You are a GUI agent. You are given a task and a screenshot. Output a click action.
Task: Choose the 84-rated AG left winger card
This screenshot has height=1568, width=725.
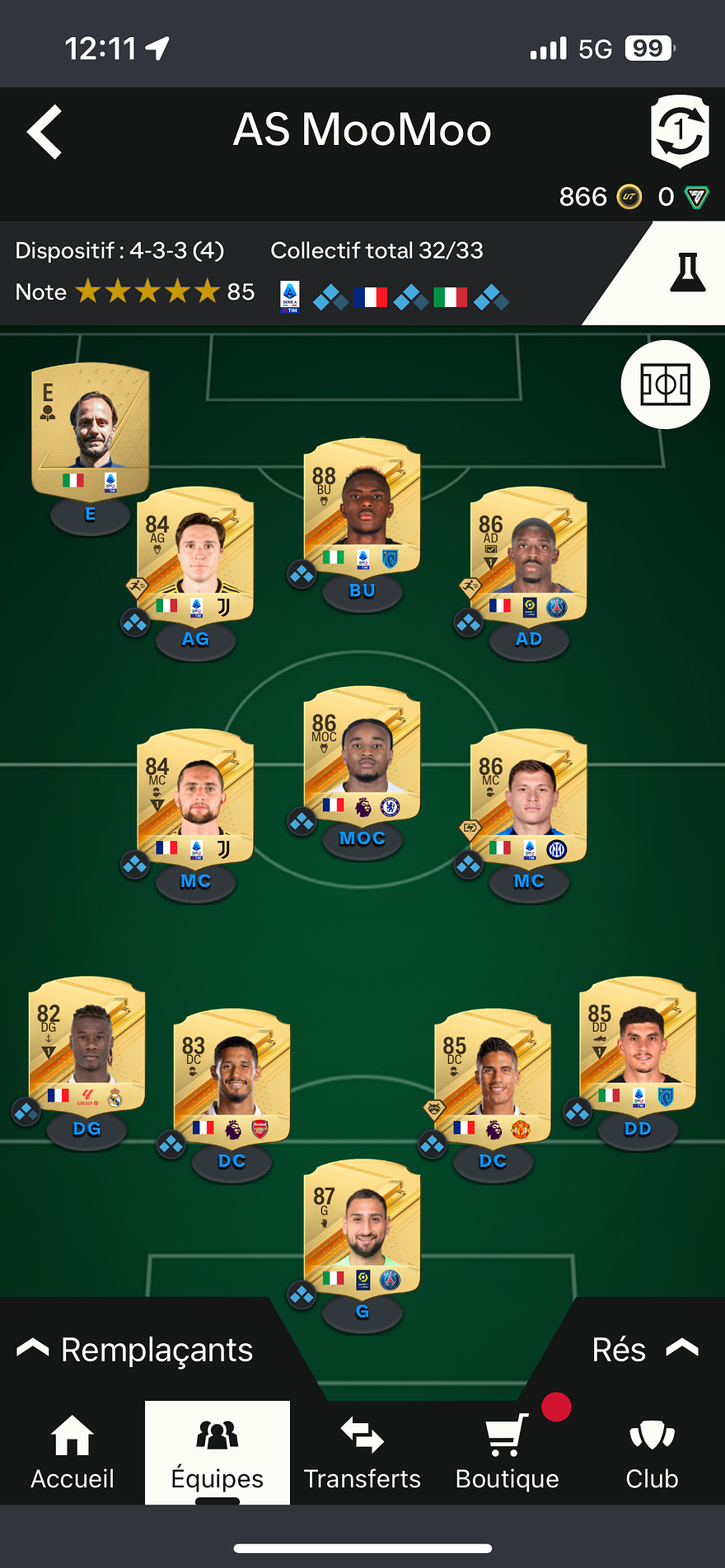click(195, 556)
